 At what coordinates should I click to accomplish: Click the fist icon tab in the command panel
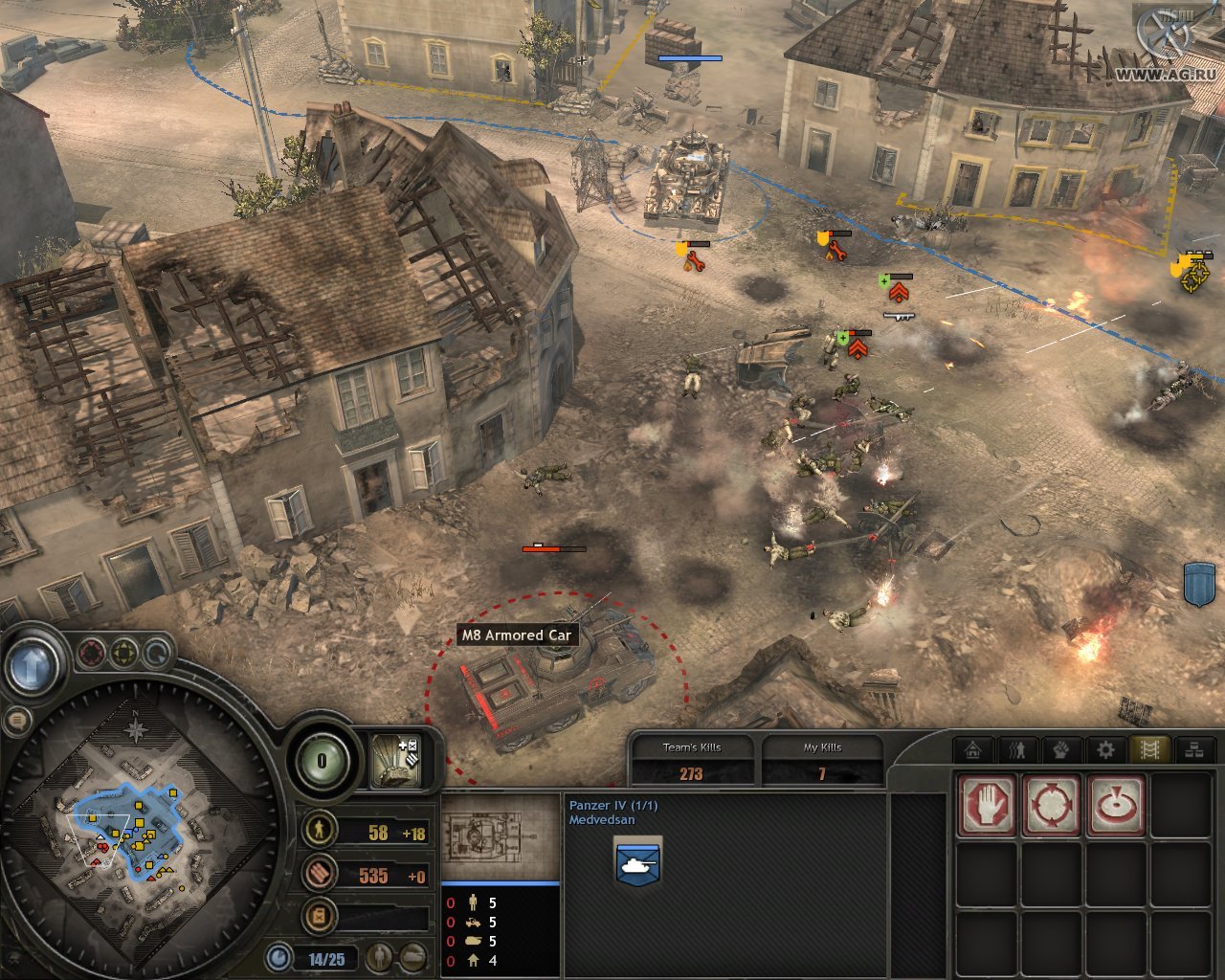[1062, 748]
